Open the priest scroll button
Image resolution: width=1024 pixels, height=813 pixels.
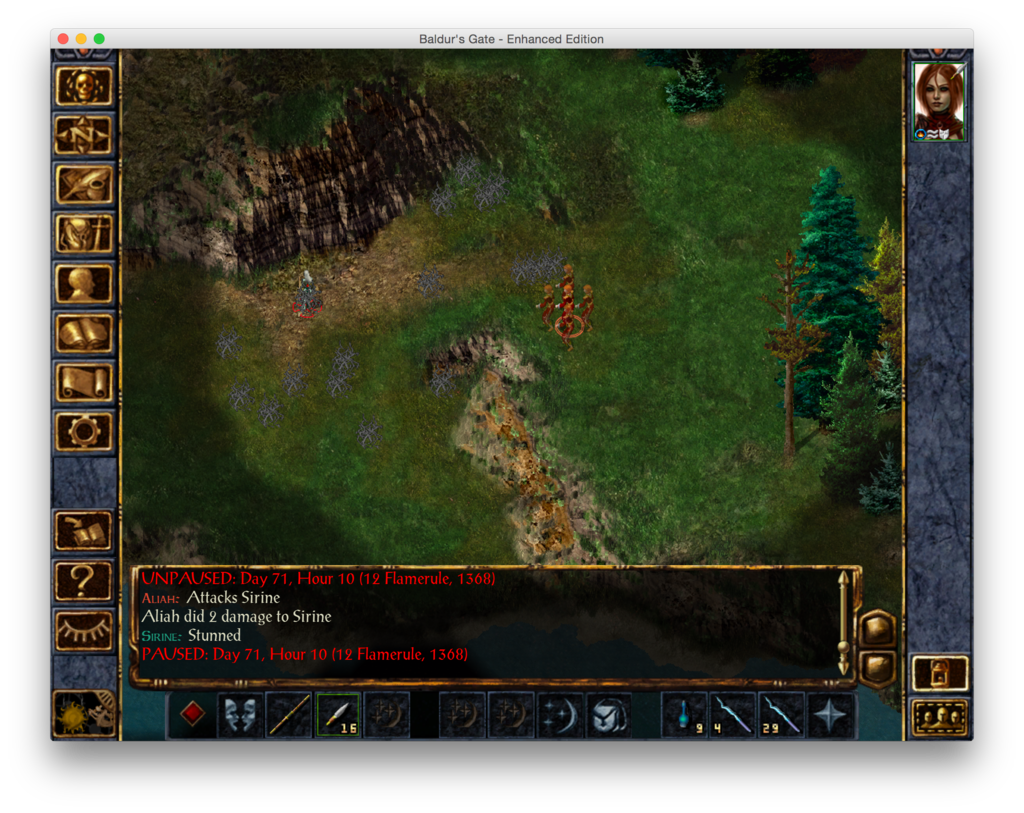84,382
